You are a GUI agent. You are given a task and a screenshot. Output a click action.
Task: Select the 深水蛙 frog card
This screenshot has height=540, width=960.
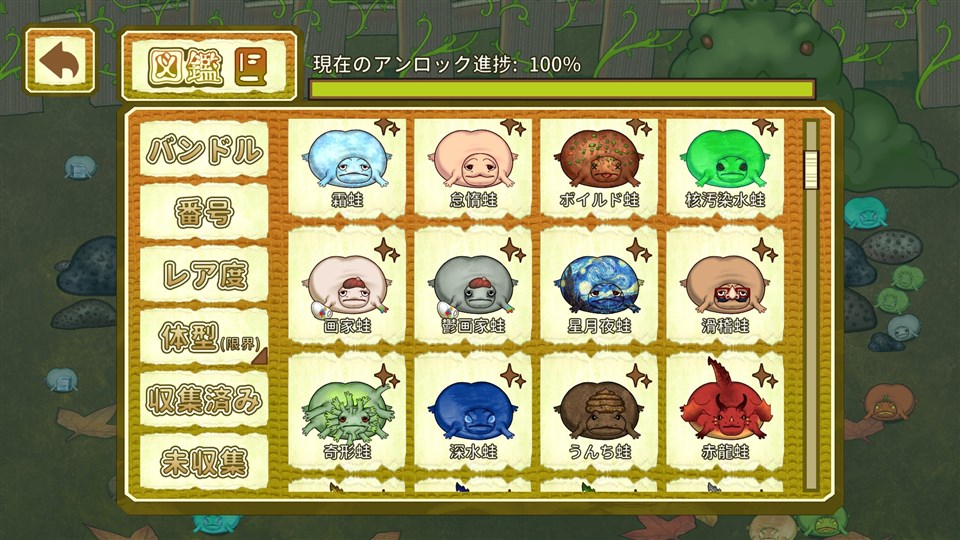tap(472, 417)
